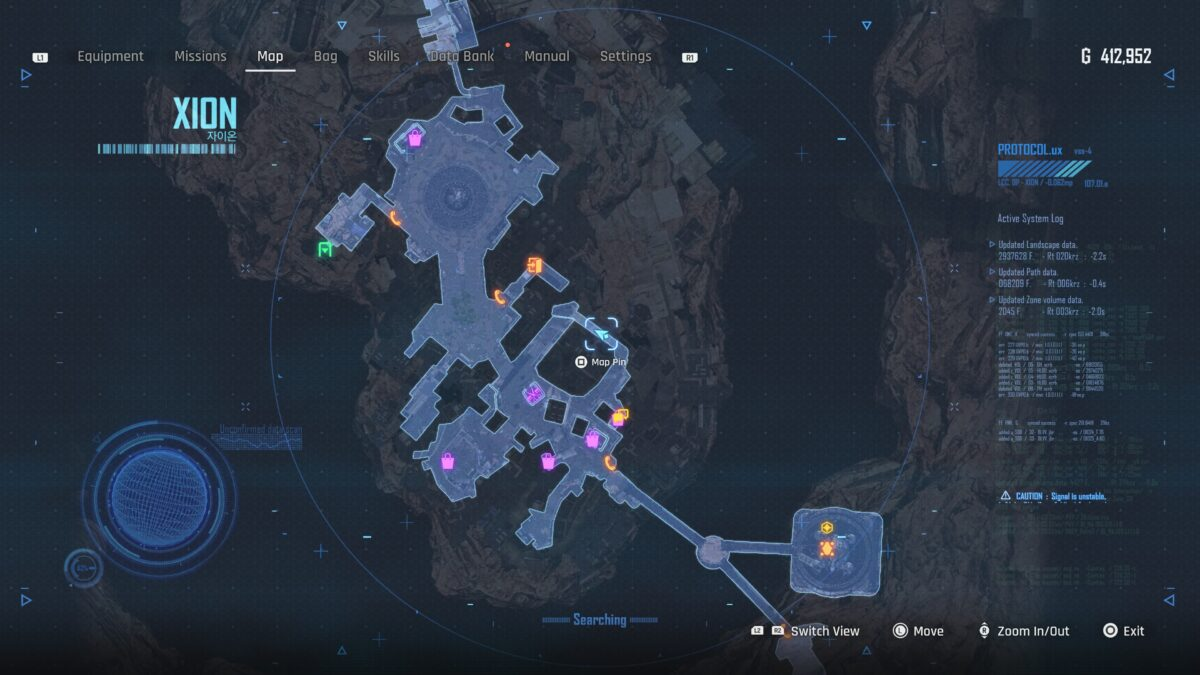Show the Manual tab
The height and width of the screenshot is (675, 1200).
547,57
